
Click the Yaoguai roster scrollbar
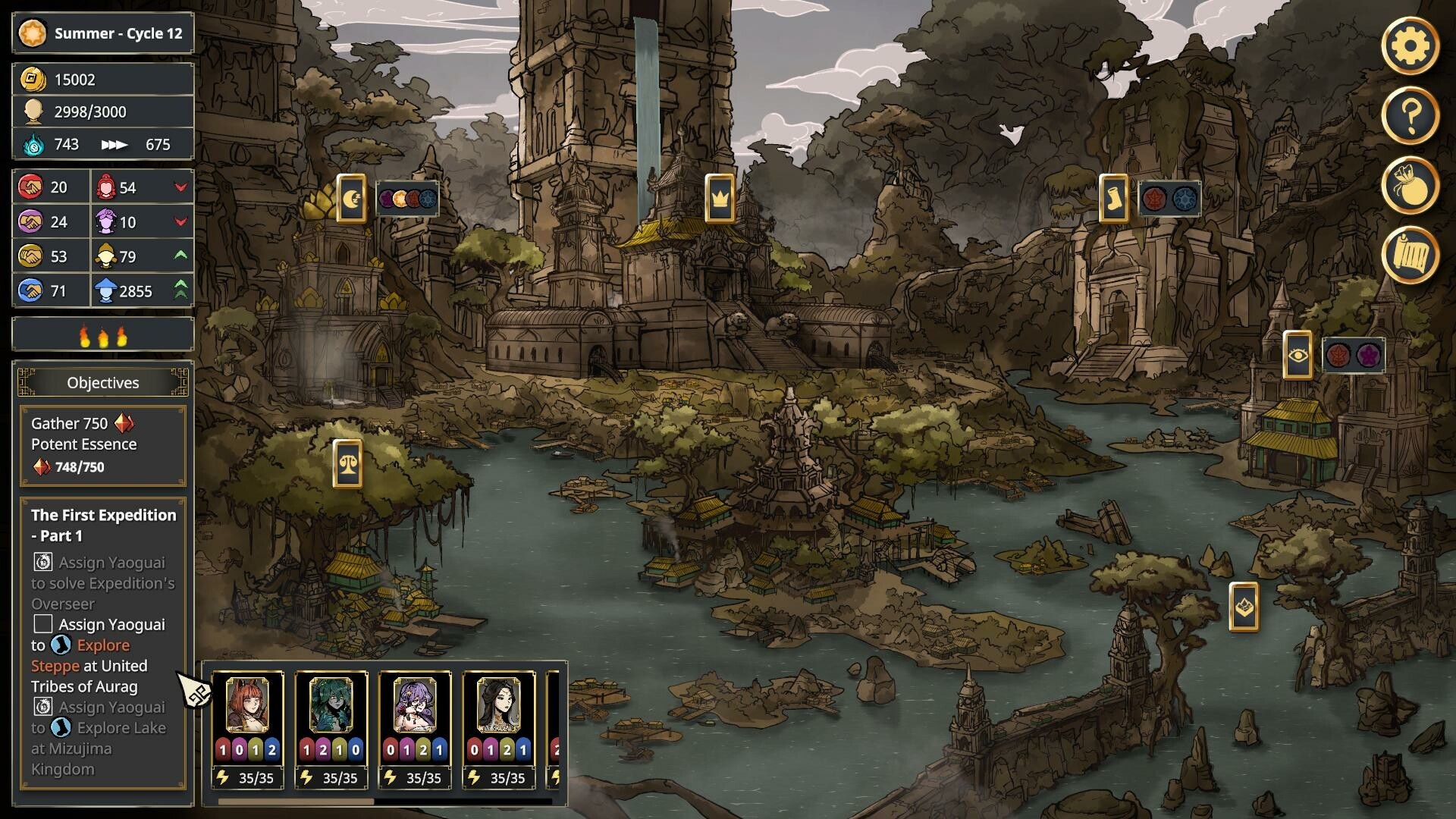coord(296,801)
